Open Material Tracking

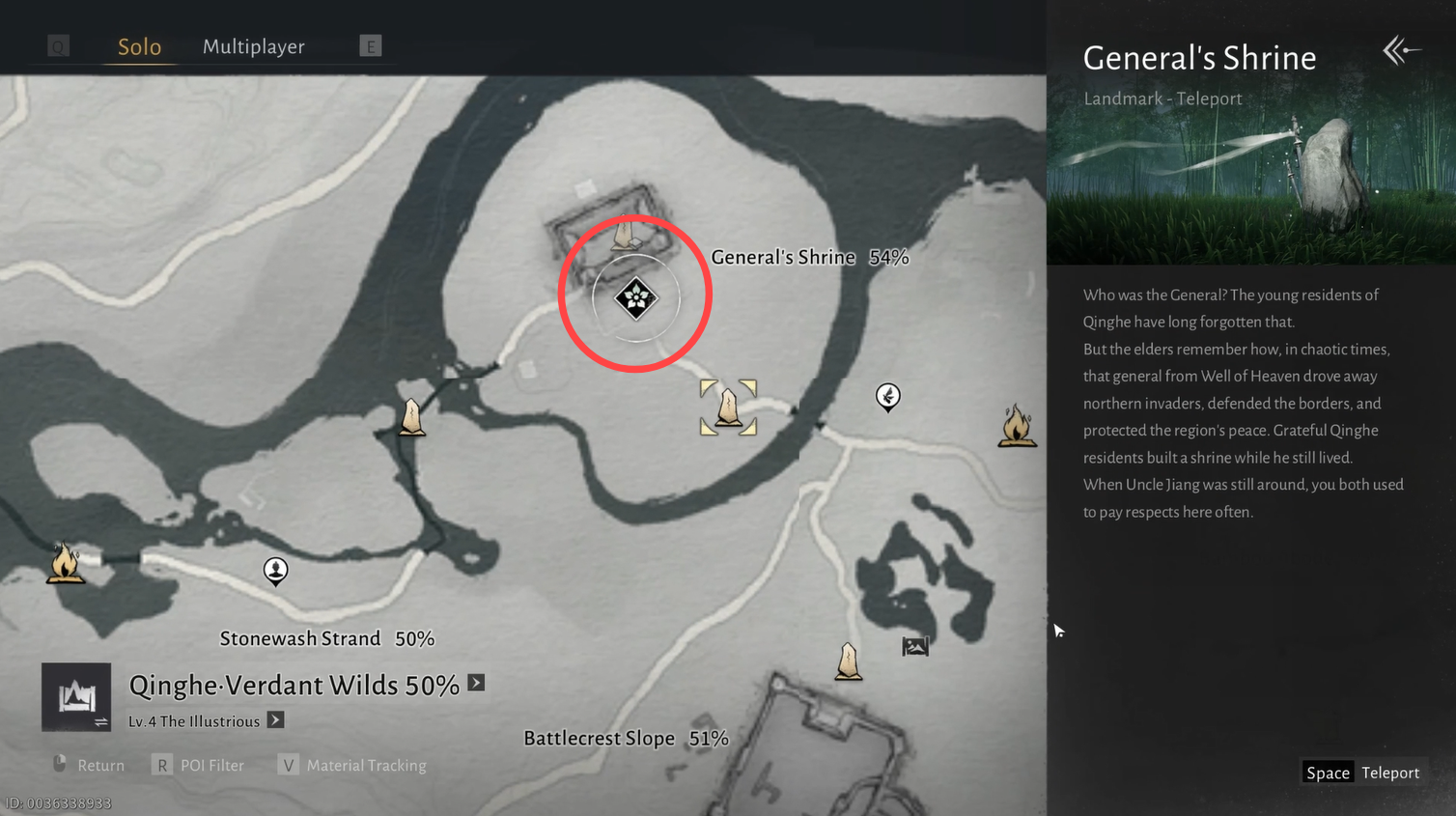click(x=353, y=765)
